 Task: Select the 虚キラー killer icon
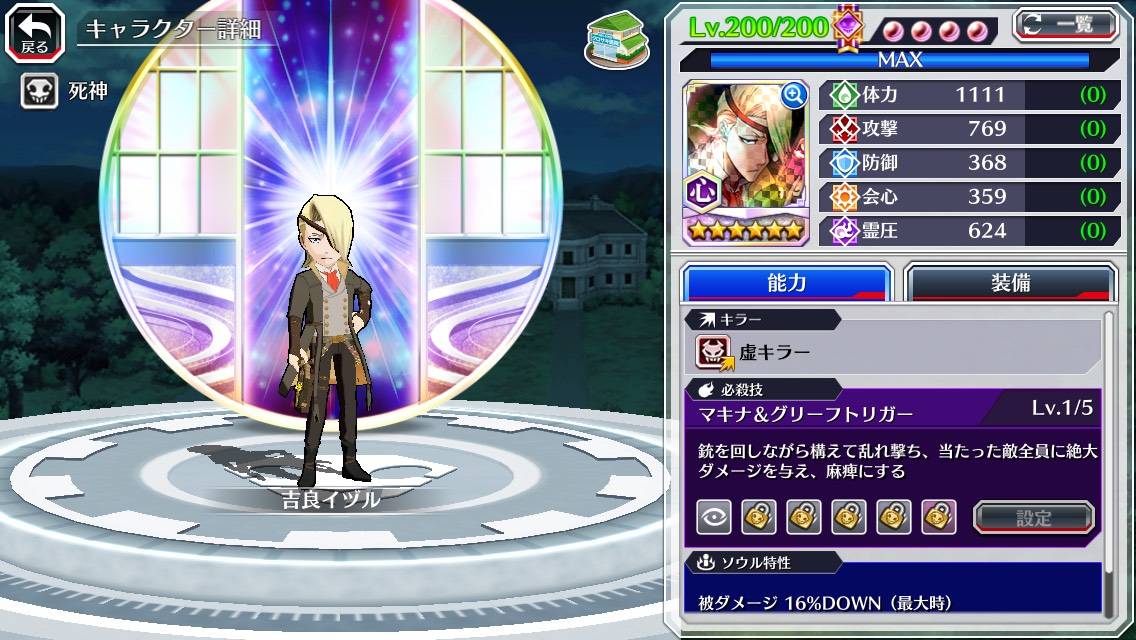click(x=715, y=351)
